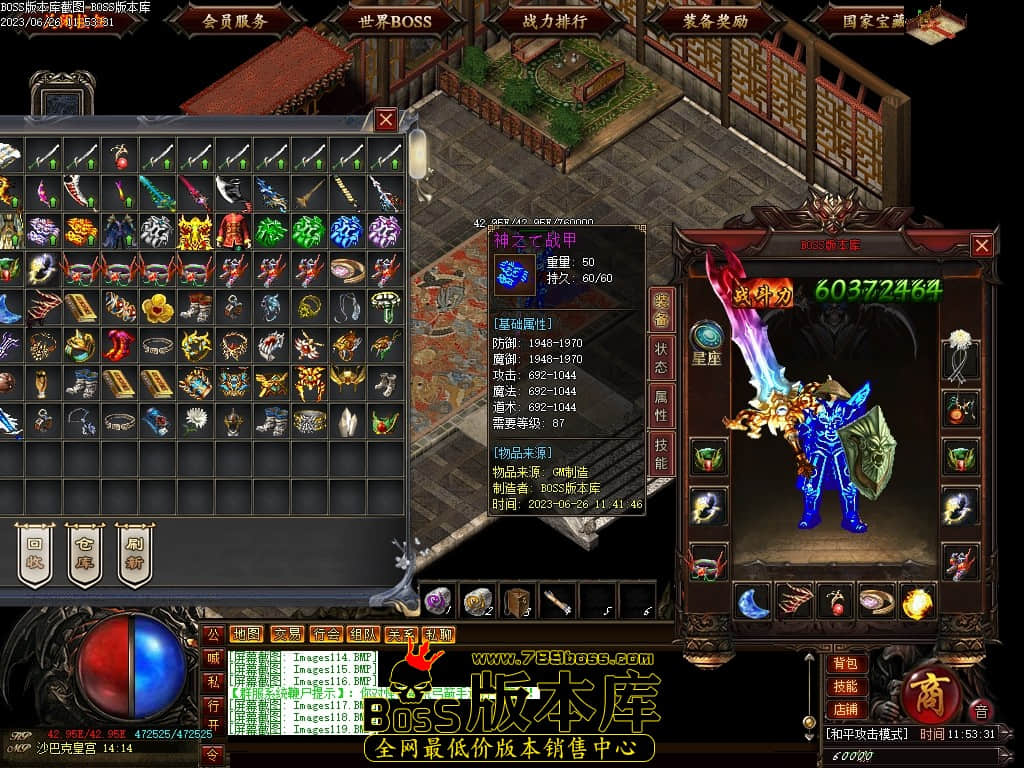The image size is (1024, 768).
Task: Close the inventory bag window
Action: pos(386,120)
